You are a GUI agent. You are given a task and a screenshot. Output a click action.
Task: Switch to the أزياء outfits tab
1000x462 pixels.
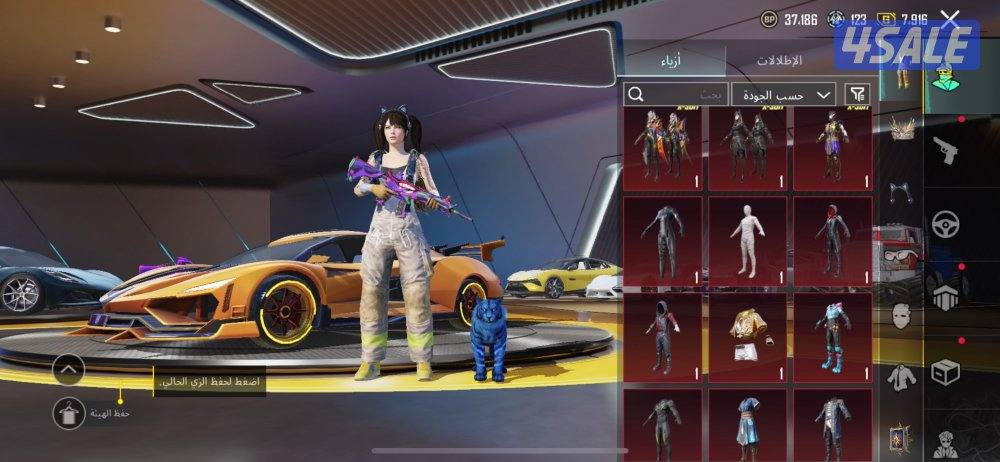click(672, 61)
